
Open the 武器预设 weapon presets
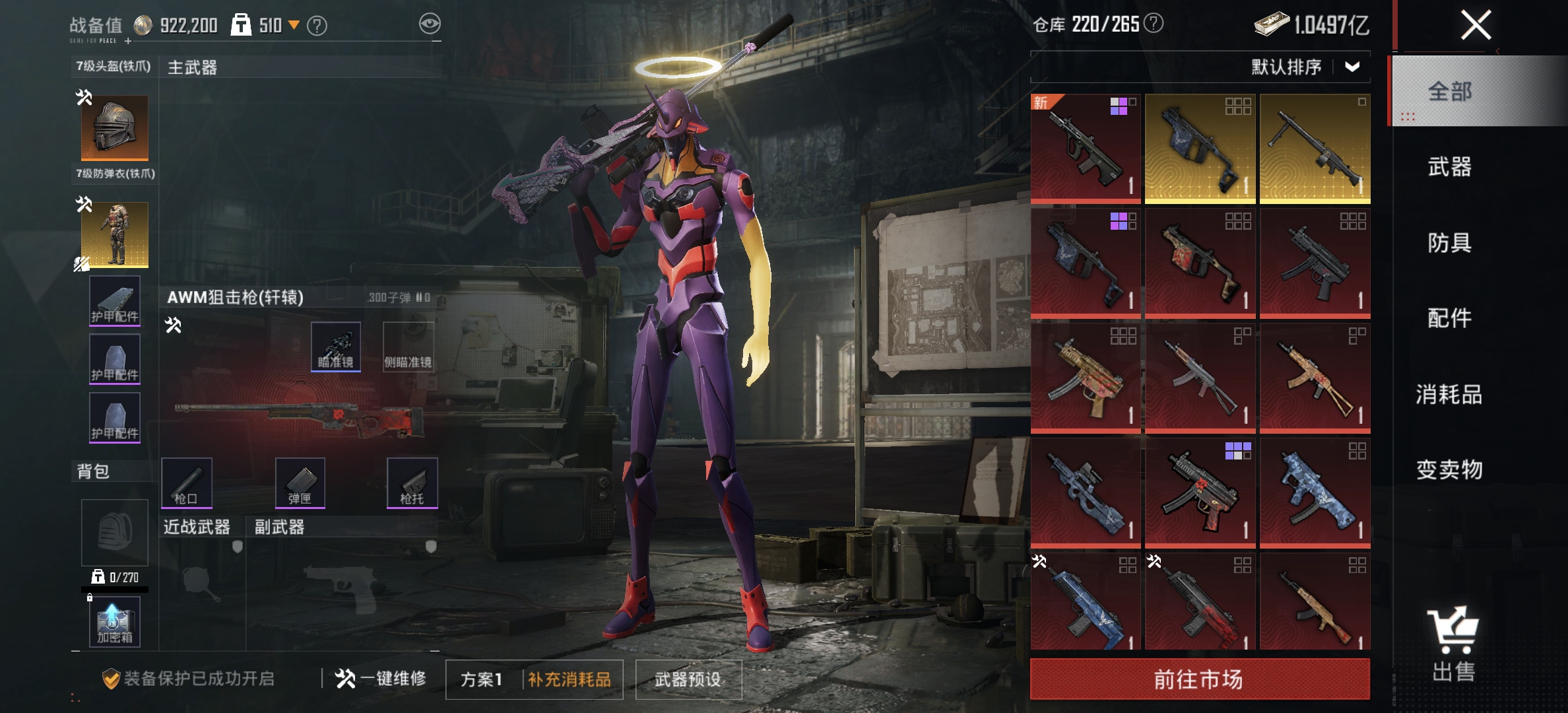point(688,679)
